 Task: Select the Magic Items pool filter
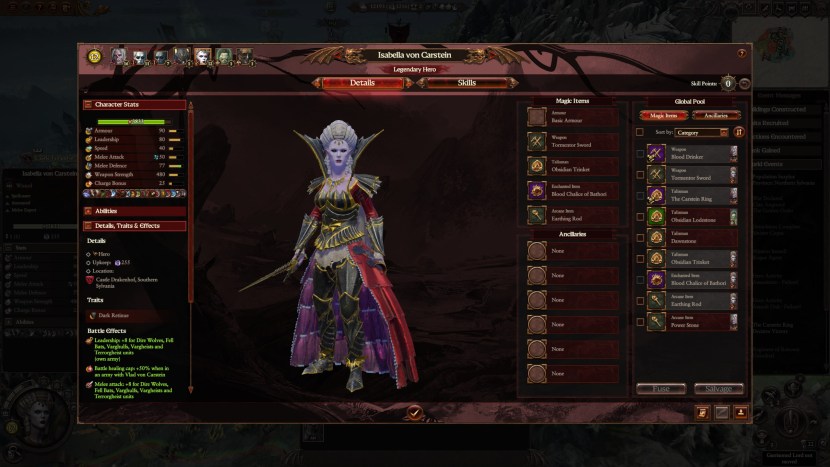[x=663, y=115]
